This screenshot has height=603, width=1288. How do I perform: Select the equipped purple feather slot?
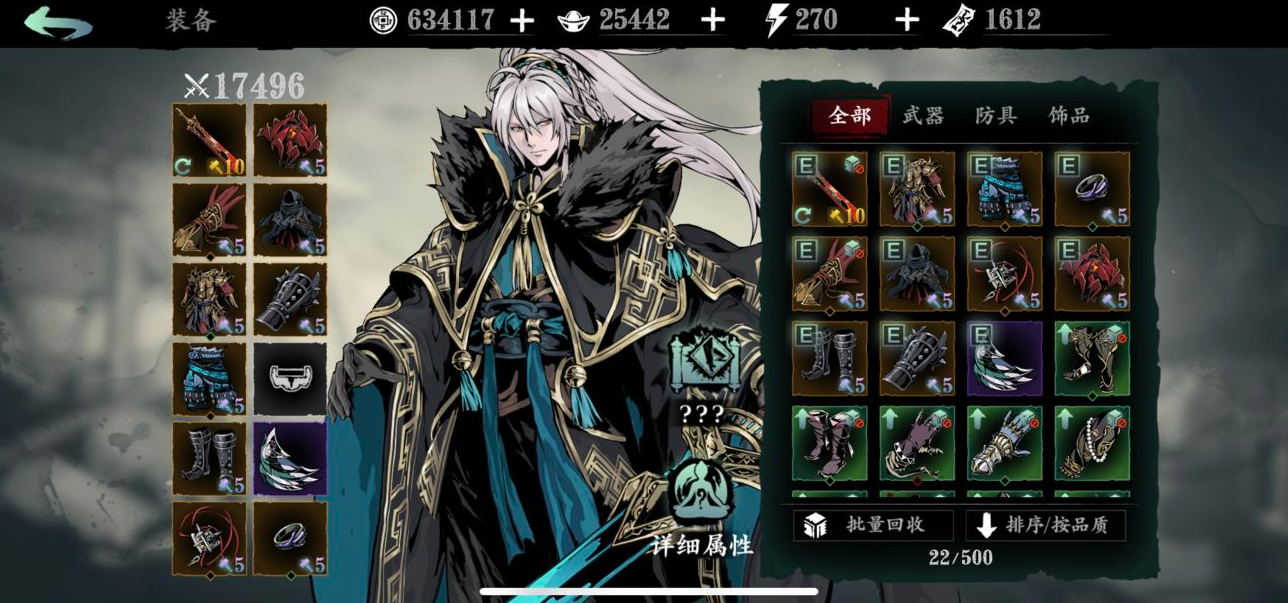tap(290, 458)
